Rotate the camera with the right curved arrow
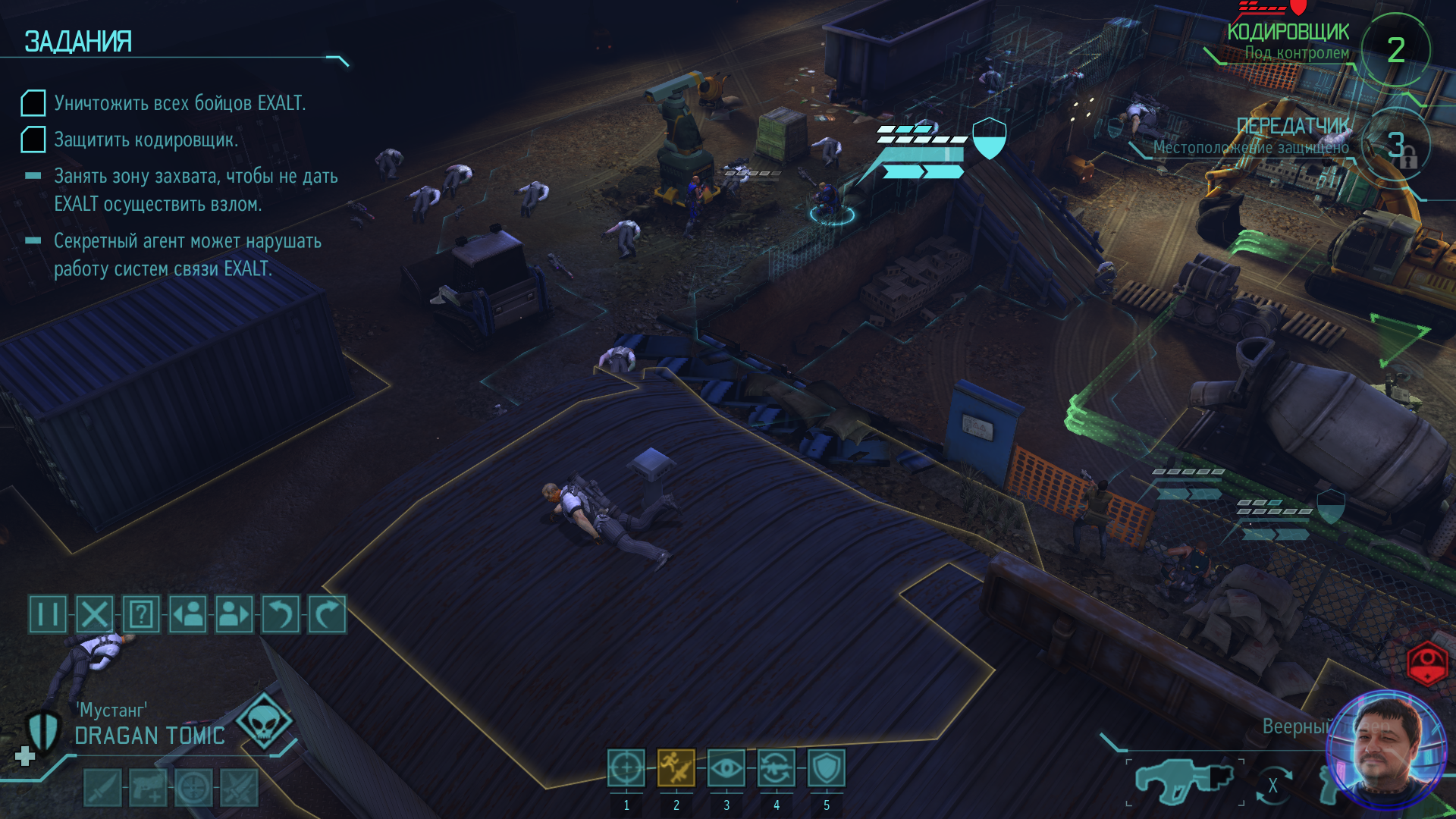This screenshot has height=819, width=1456. [x=327, y=614]
